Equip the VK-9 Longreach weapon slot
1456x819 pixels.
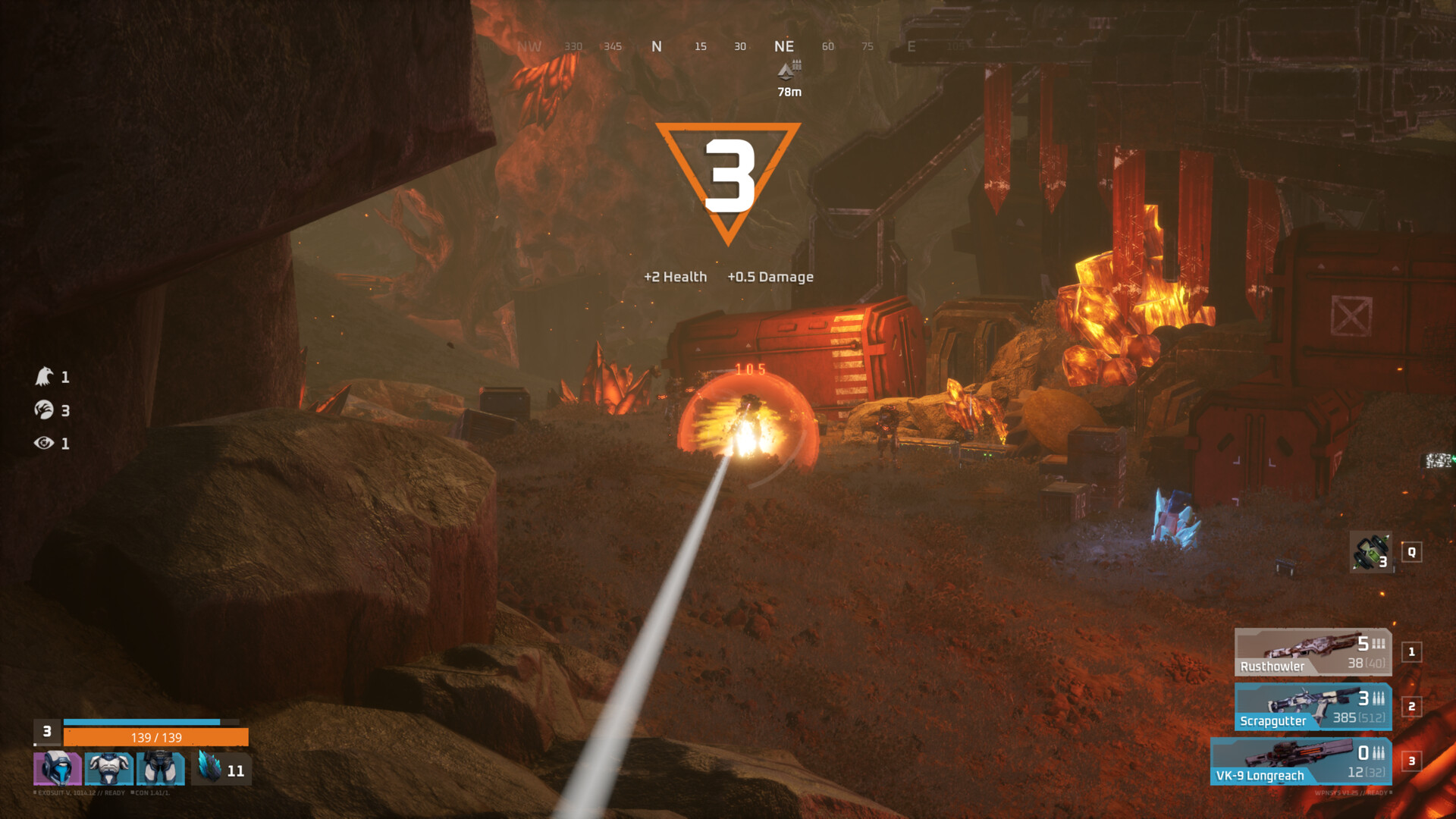(1301, 761)
